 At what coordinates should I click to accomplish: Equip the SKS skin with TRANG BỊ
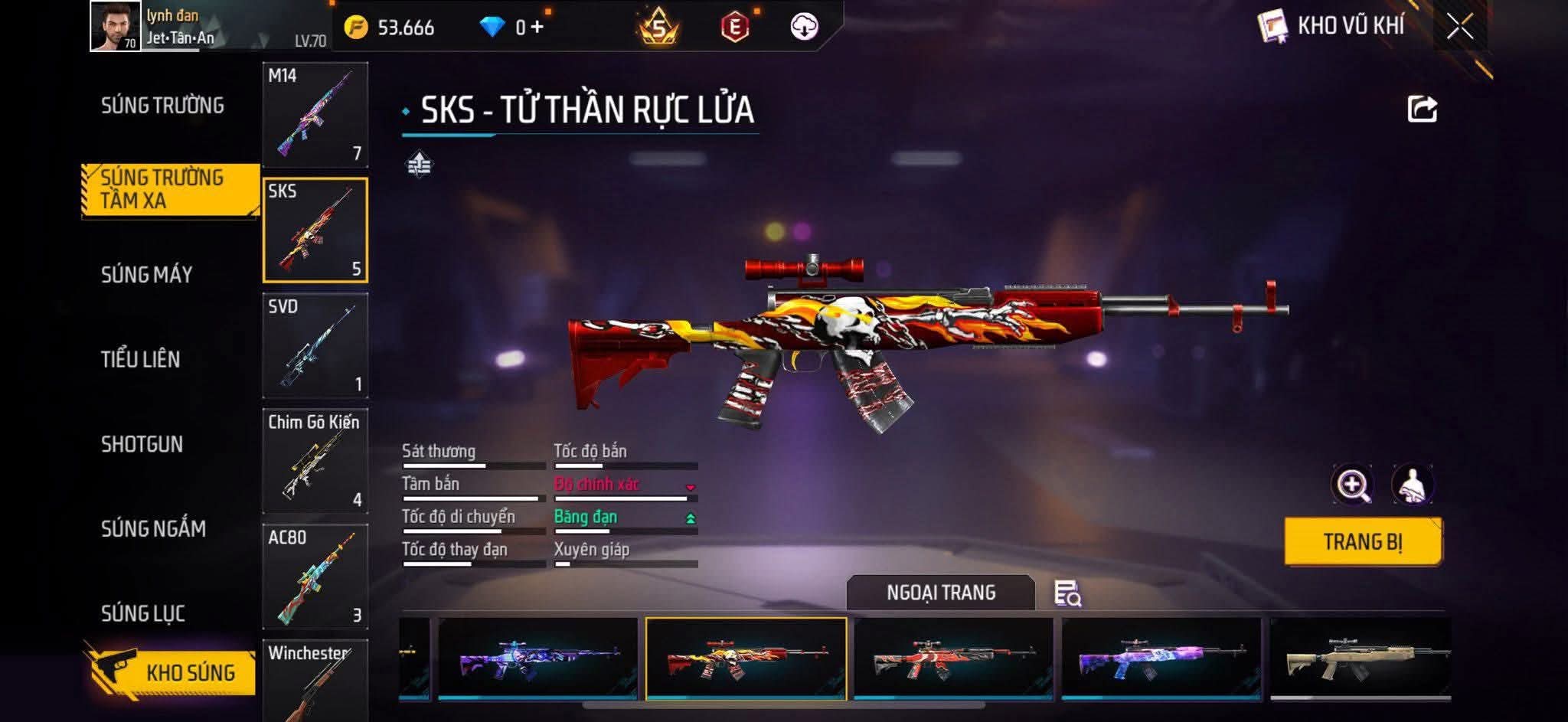click(1363, 542)
